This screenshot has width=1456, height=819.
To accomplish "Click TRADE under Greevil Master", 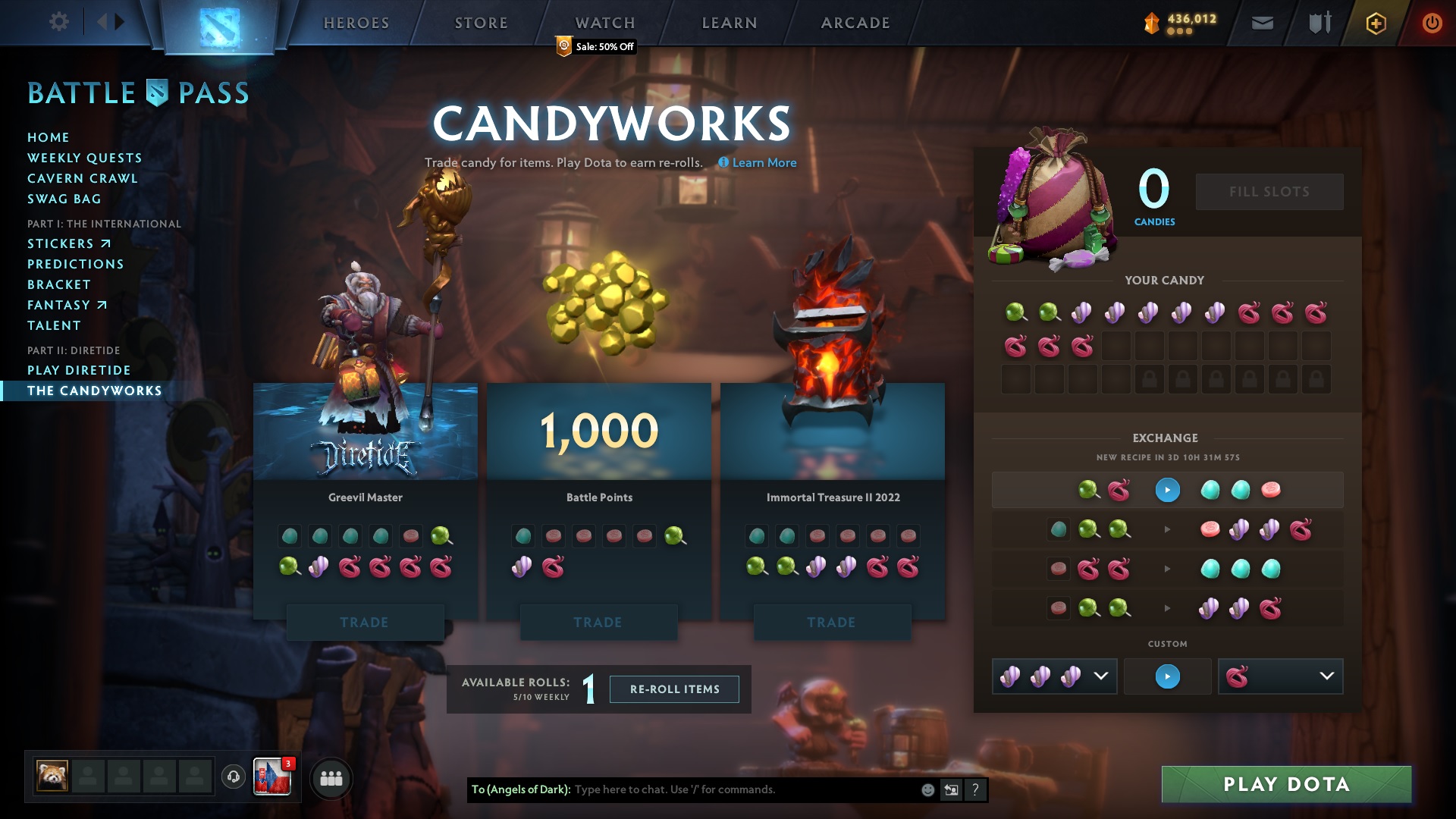I will click(366, 622).
